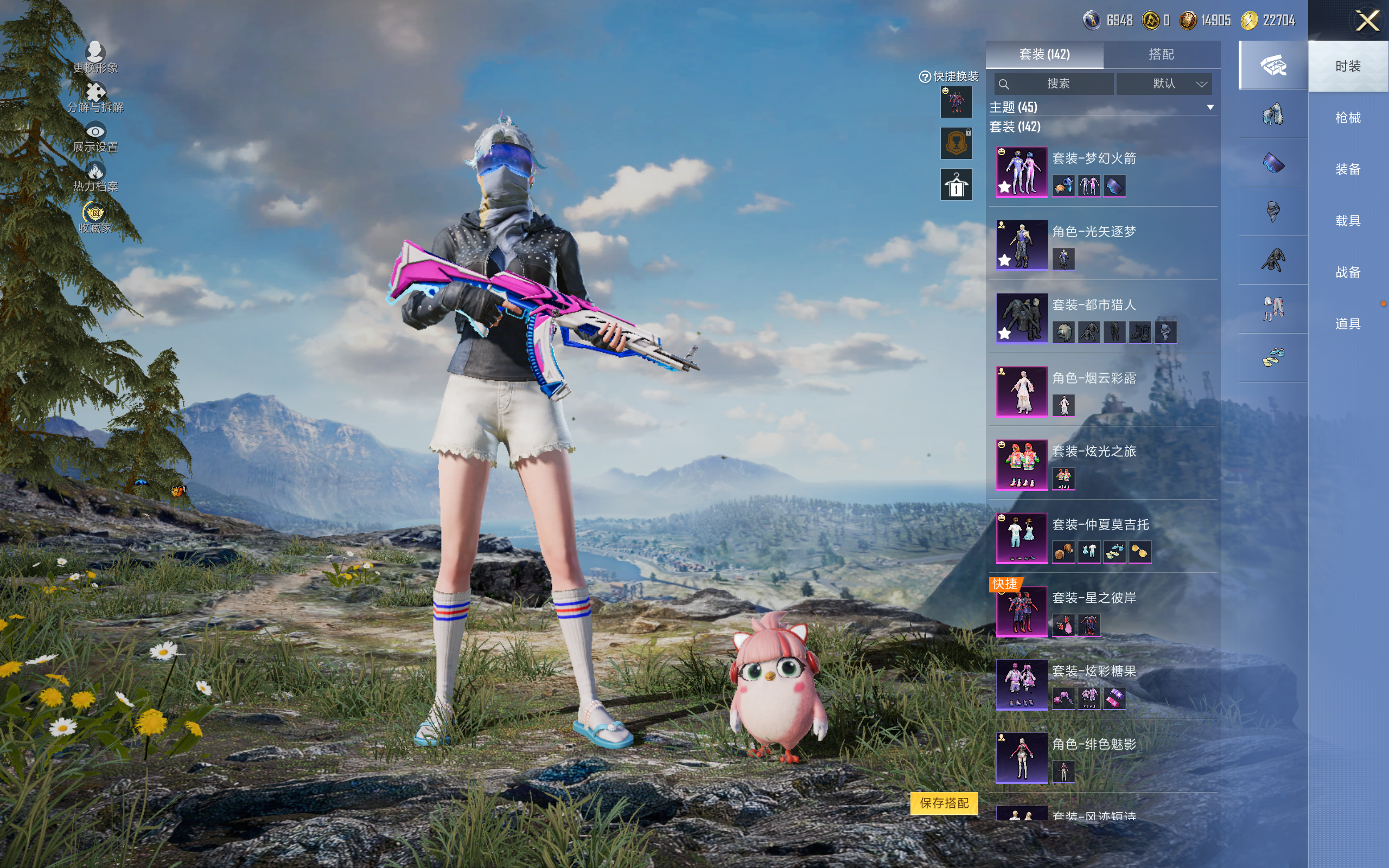Open the 快捷换装 help icon
The width and height of the screenshot is (1389, 868).
pyautogui.click(x=925, y=77)
